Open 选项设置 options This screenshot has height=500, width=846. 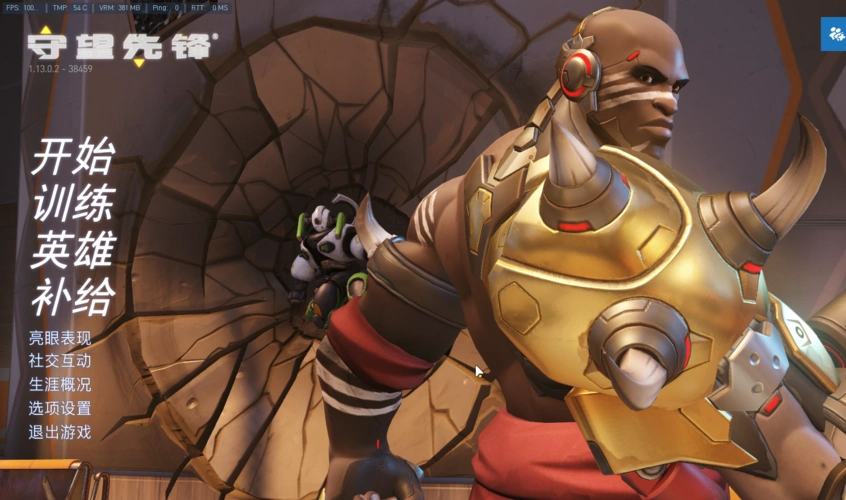tap(60, 408)
